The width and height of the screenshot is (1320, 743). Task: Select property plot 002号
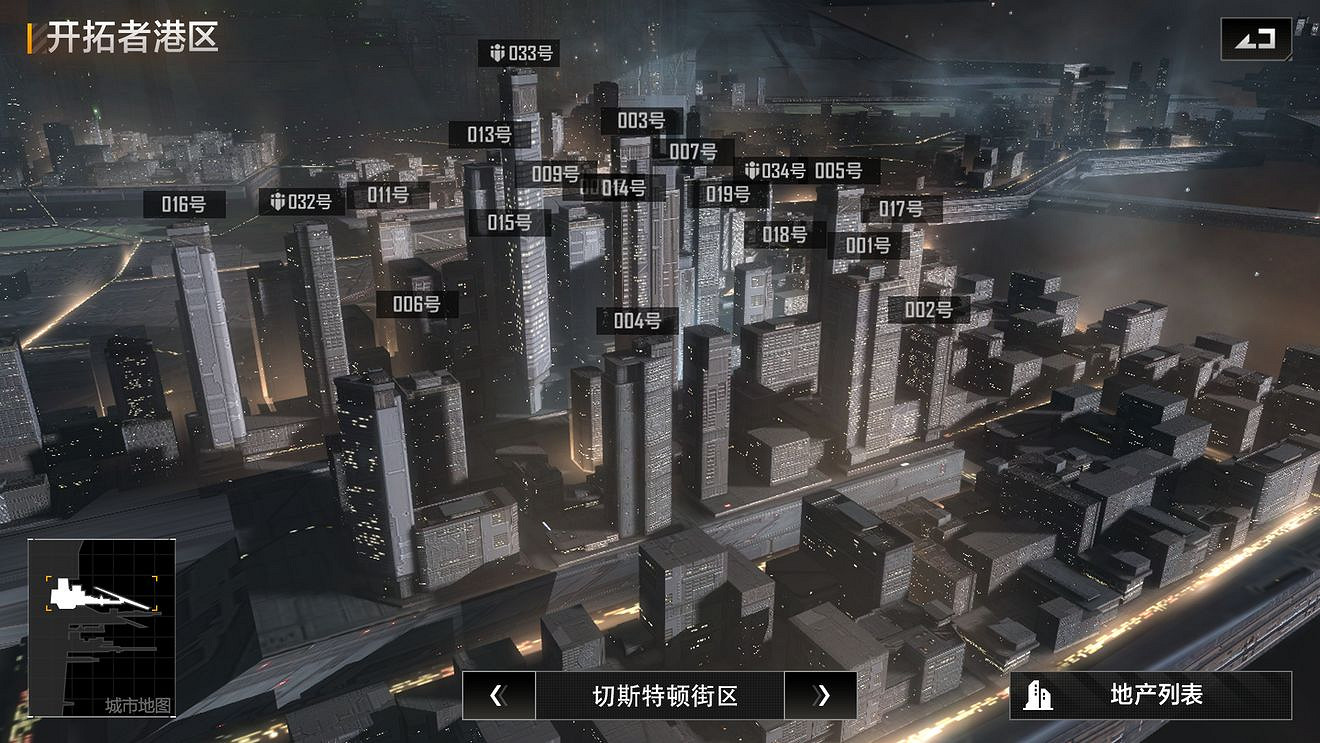coord(929,310)
